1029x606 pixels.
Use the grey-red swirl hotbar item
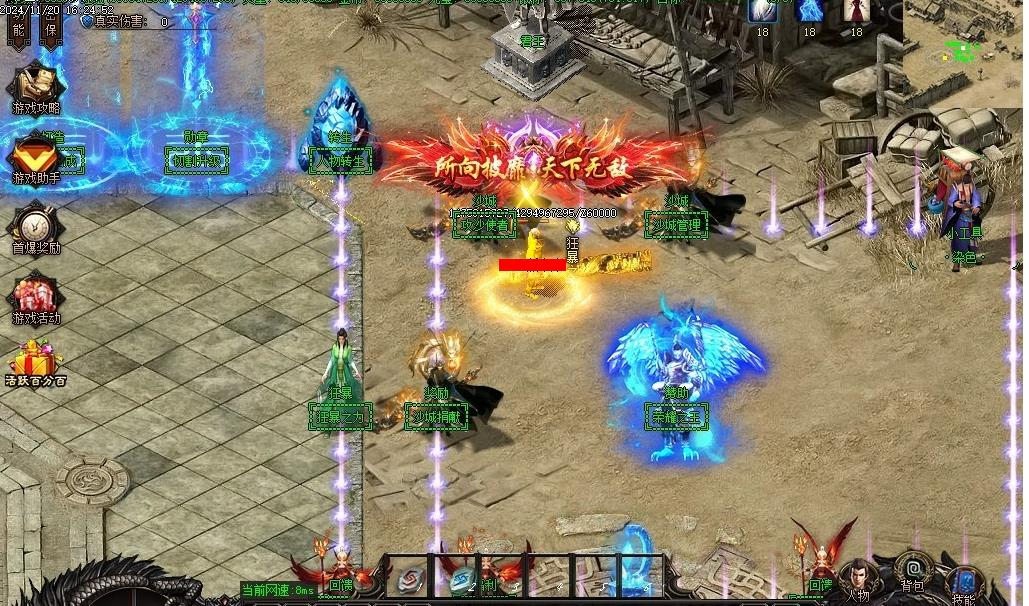[x=409, y=578]
